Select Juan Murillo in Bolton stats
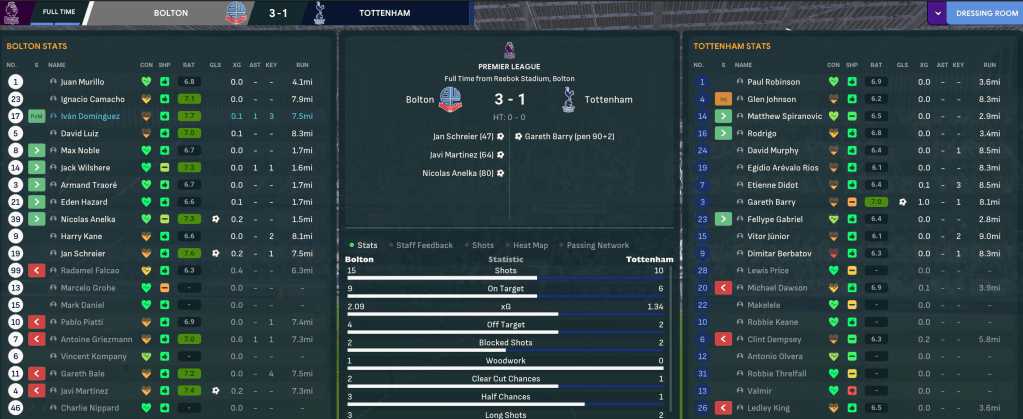Screen dimensions: 1023x419 [x=84, y=82]
